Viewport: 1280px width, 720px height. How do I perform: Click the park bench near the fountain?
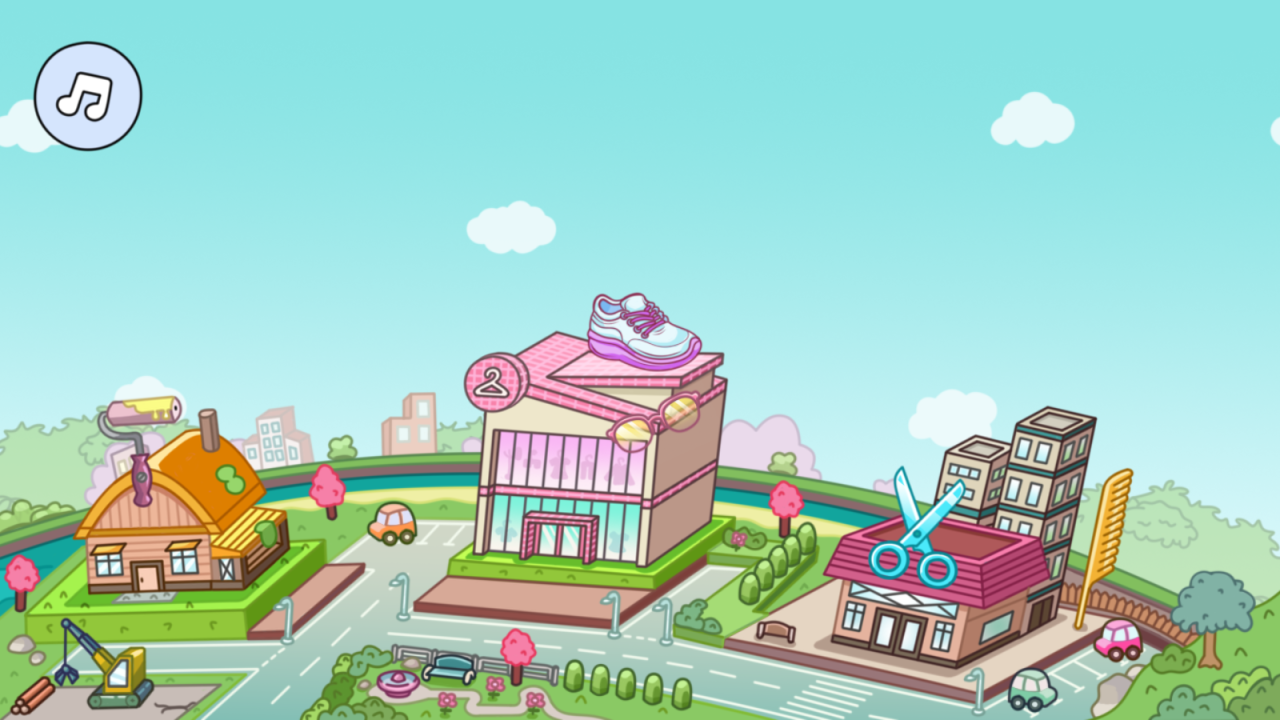pyautogui.click(x=449, y=668)
